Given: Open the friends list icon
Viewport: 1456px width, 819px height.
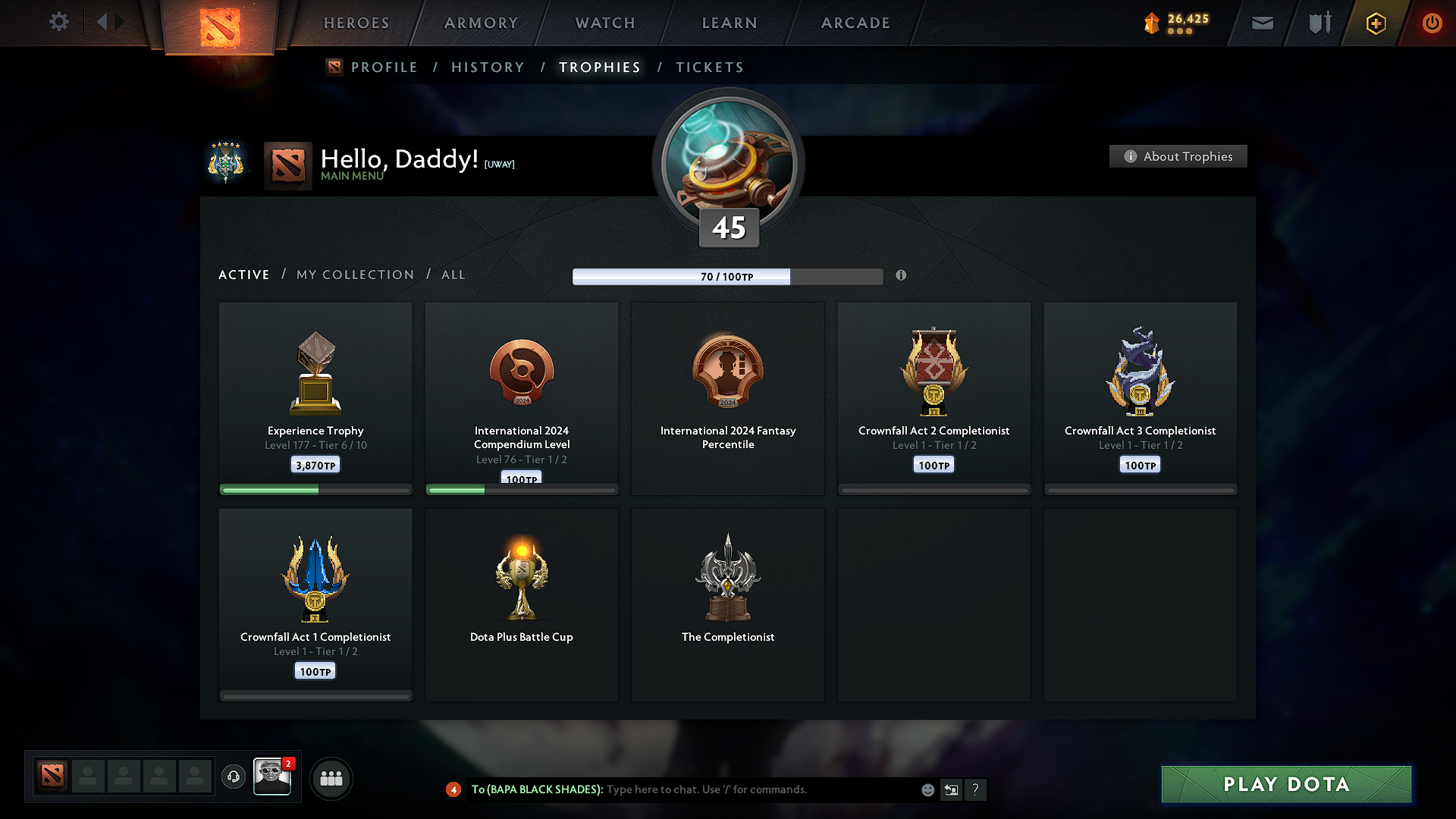Looking at the screenshot, I should tap(331, 777).
